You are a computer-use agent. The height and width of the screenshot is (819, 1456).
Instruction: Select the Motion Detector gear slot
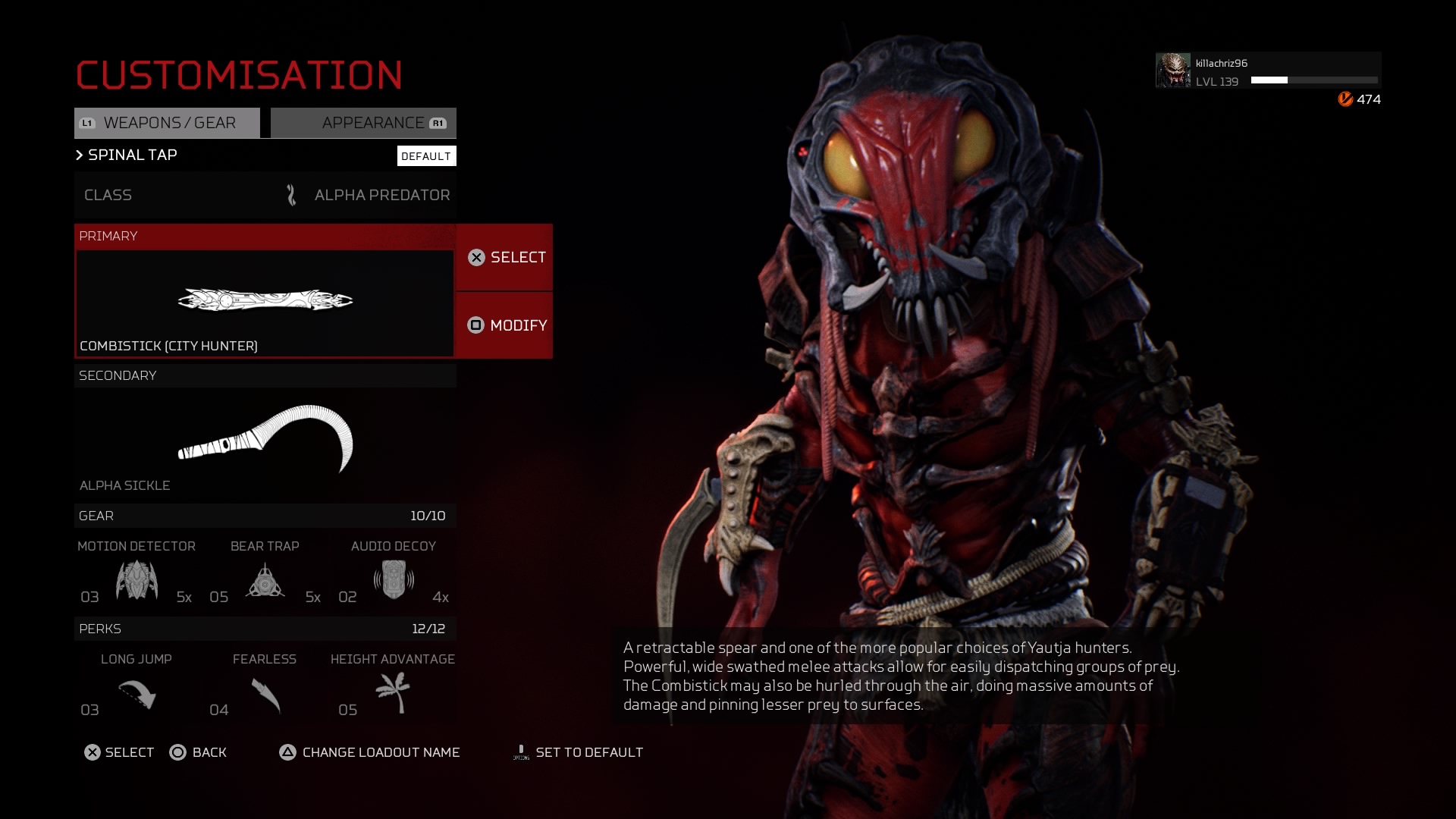136,580
